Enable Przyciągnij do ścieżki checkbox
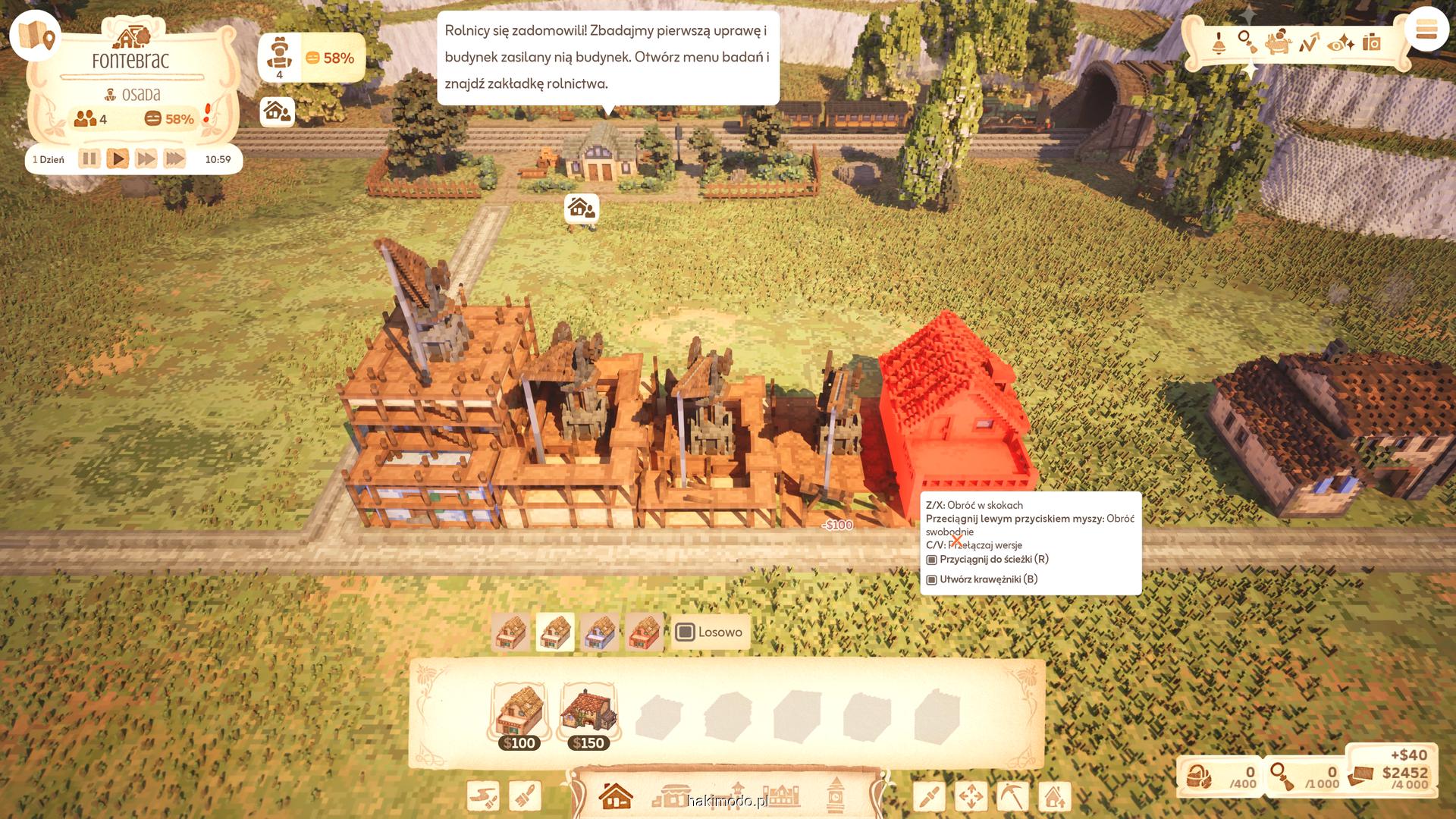Viewport: 1456px width, 819px height. coord(932,560)
